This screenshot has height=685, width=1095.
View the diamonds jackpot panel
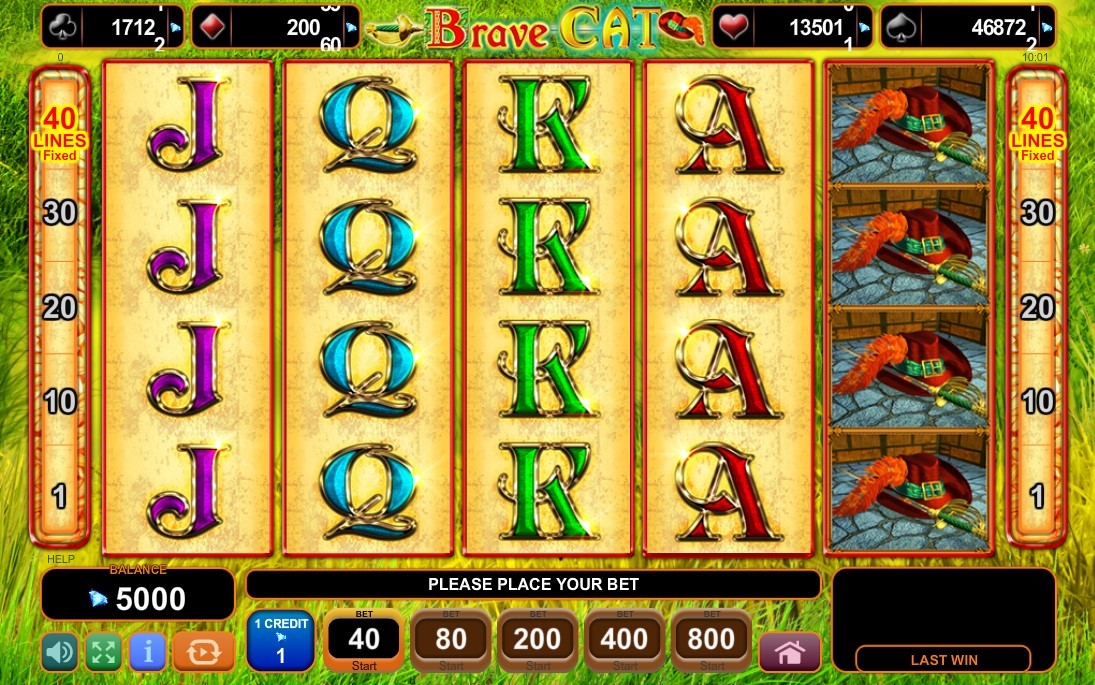tap(275, 28)
